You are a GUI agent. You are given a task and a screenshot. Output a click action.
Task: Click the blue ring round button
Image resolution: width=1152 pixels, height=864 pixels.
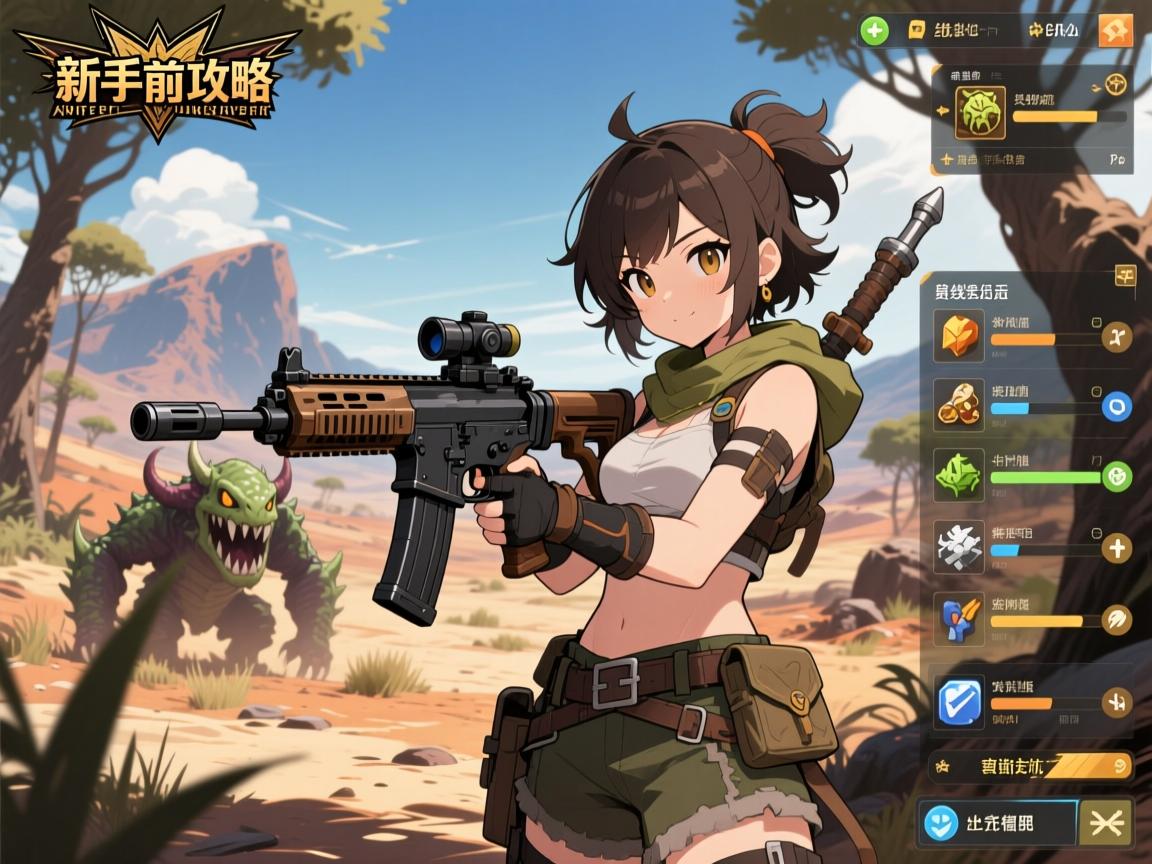(1116, 406)
